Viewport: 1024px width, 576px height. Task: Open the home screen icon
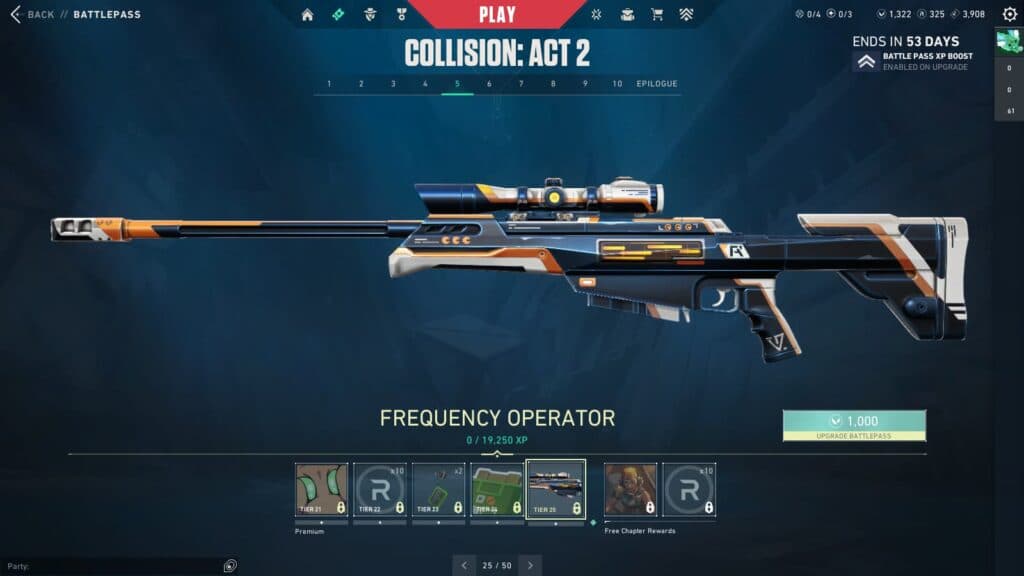click(307, 15)
